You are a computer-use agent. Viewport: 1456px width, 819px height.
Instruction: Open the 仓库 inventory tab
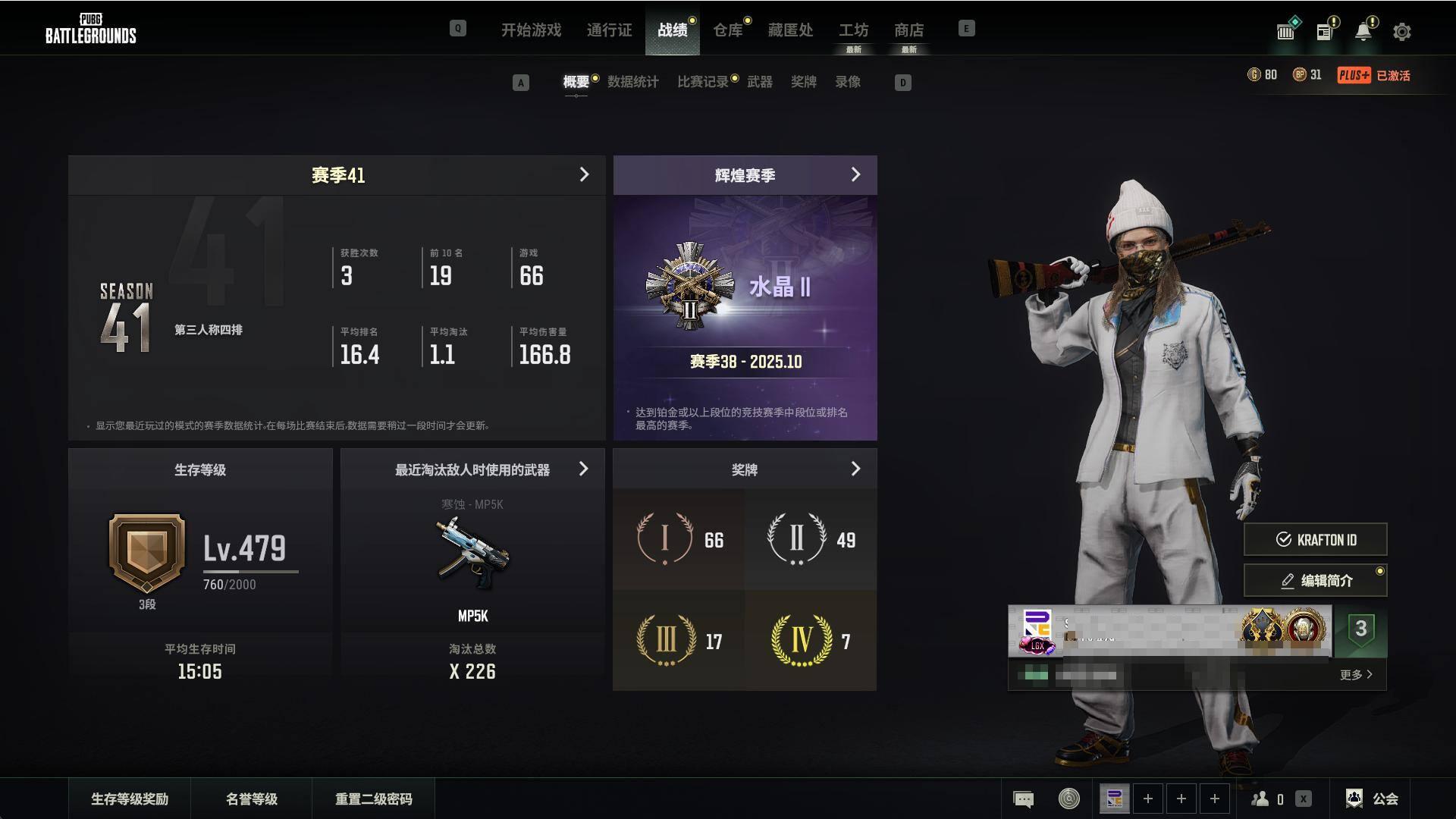pos(727,30)
